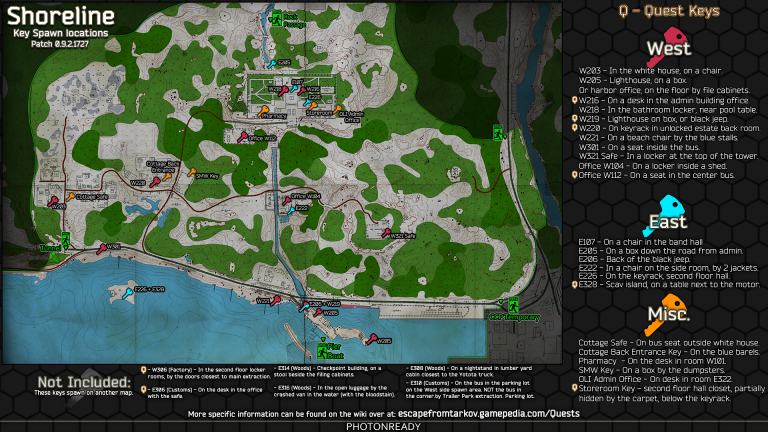768x432 pixels.
Task: Select the Tunnel extraction marker on the map
Action: tap(64, 239)
